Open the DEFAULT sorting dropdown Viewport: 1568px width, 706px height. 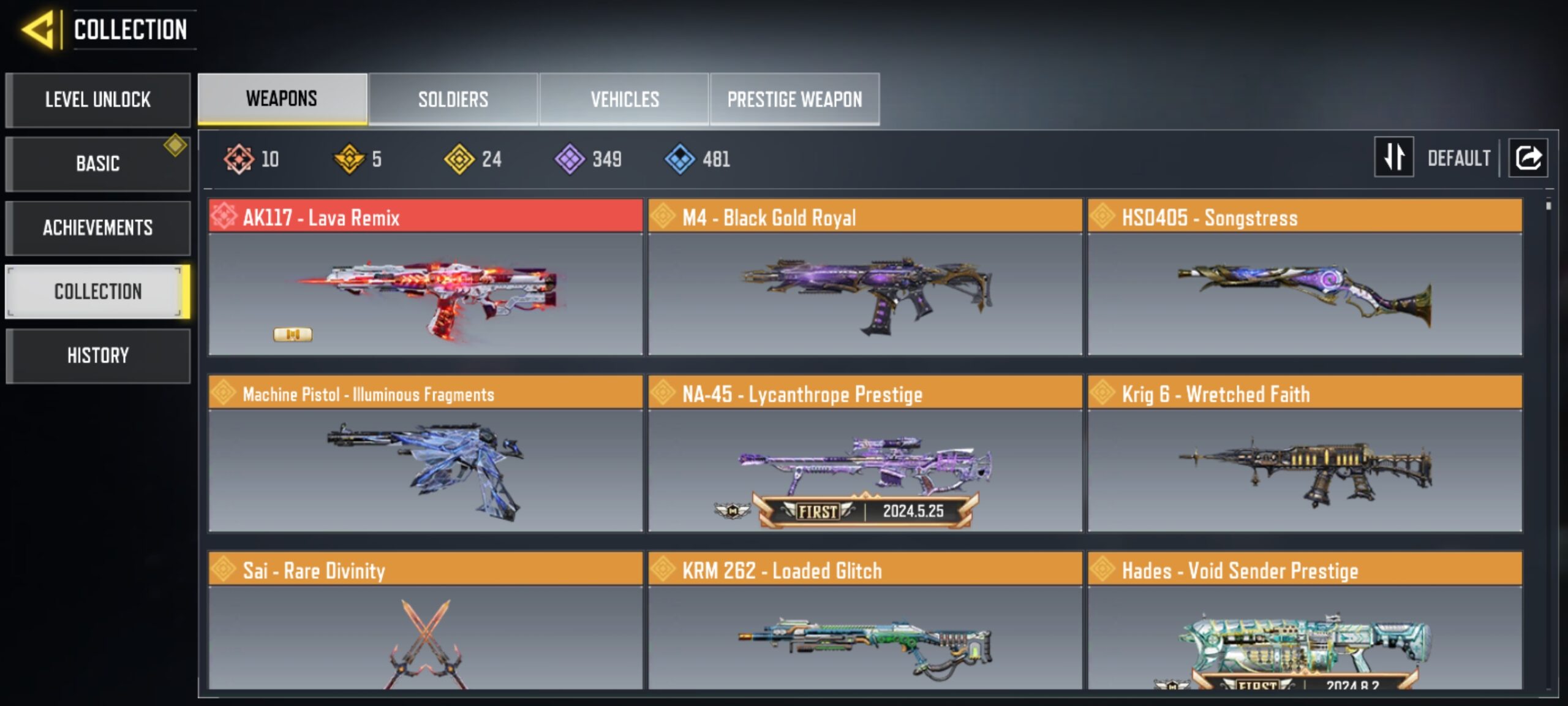pyautogui.click(x=1461, y=158)
